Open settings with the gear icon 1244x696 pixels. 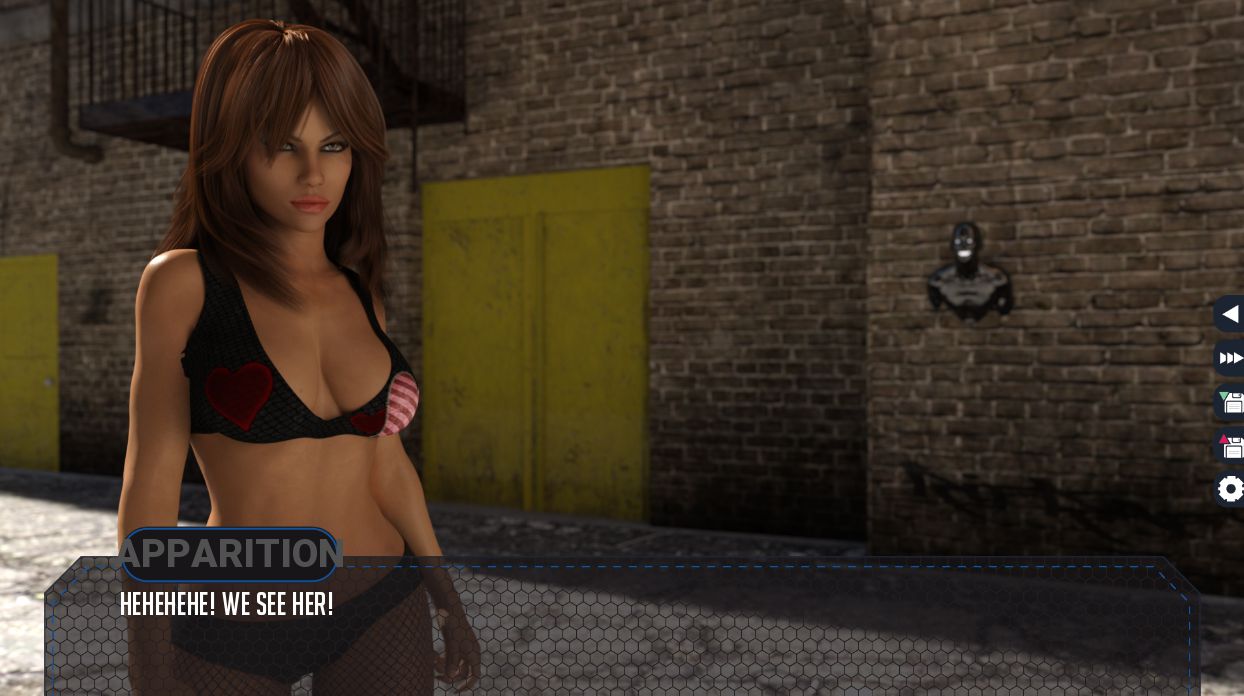coord(1230,489)
